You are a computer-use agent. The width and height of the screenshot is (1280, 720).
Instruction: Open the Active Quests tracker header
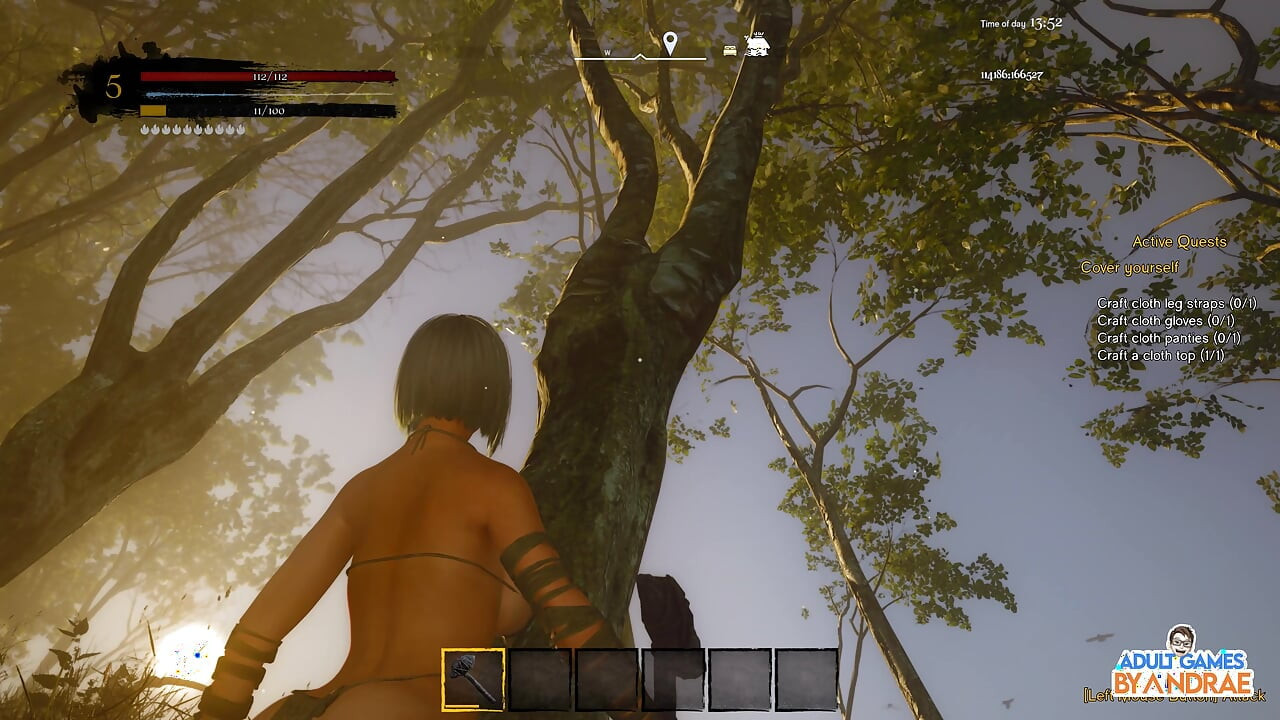[1179, 242]
